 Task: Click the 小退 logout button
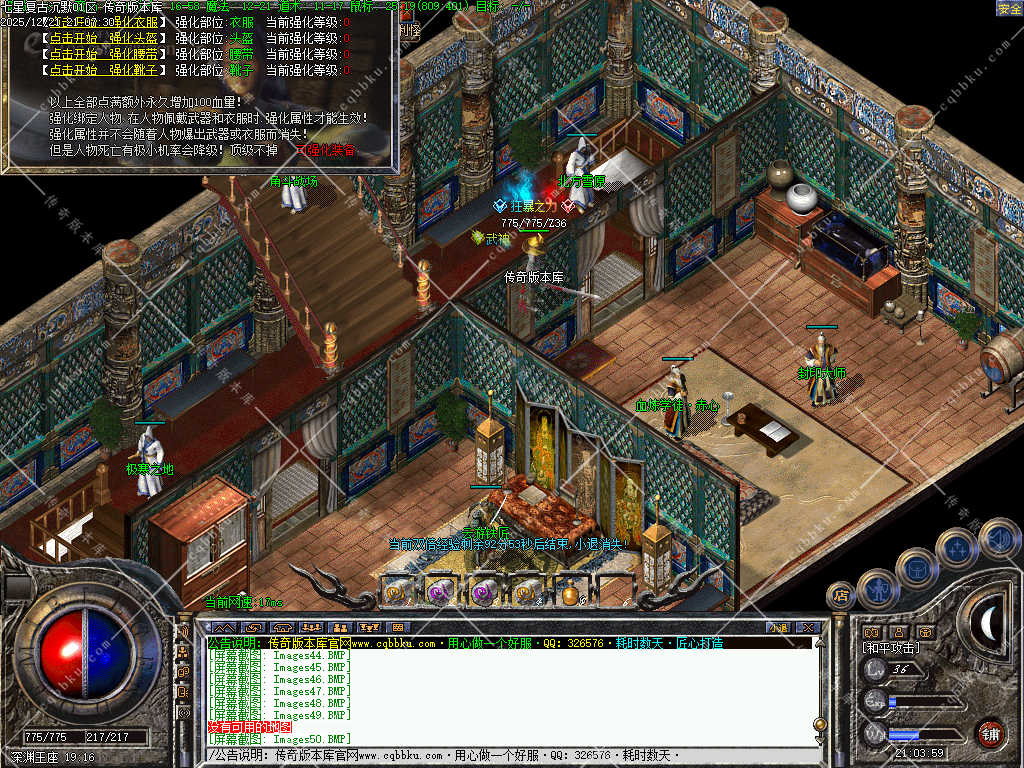click(778, 627)
